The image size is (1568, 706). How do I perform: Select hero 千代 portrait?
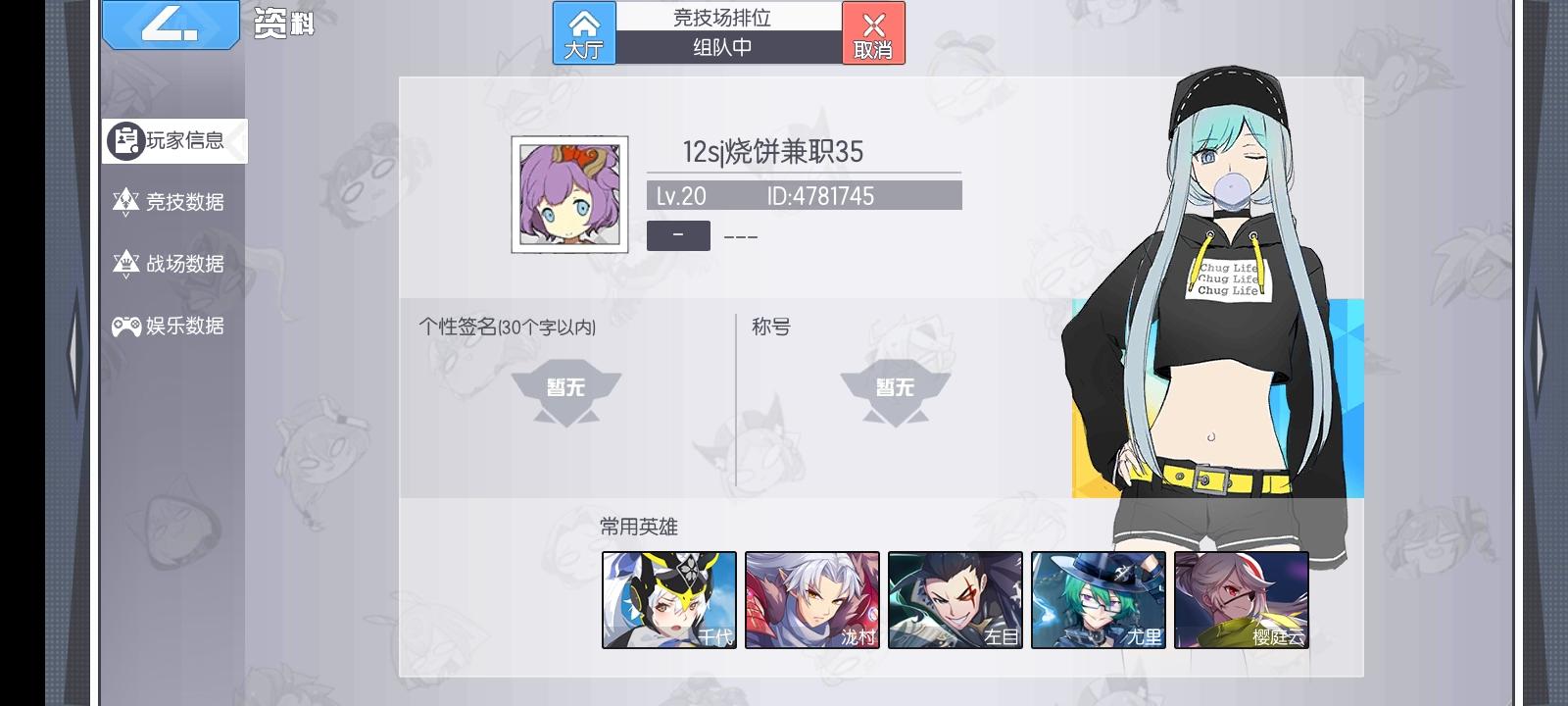point(670,599)
